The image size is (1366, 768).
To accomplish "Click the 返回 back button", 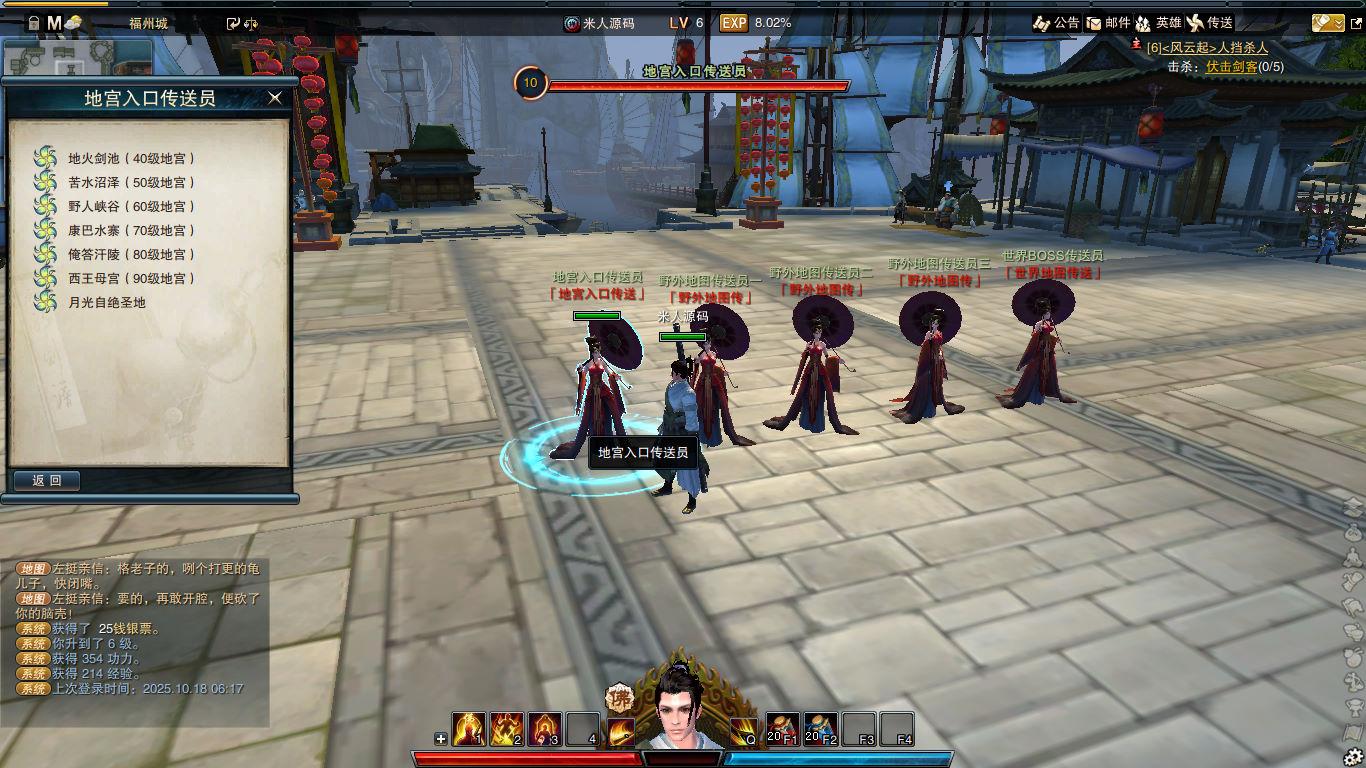I will (x=47, y=481).
